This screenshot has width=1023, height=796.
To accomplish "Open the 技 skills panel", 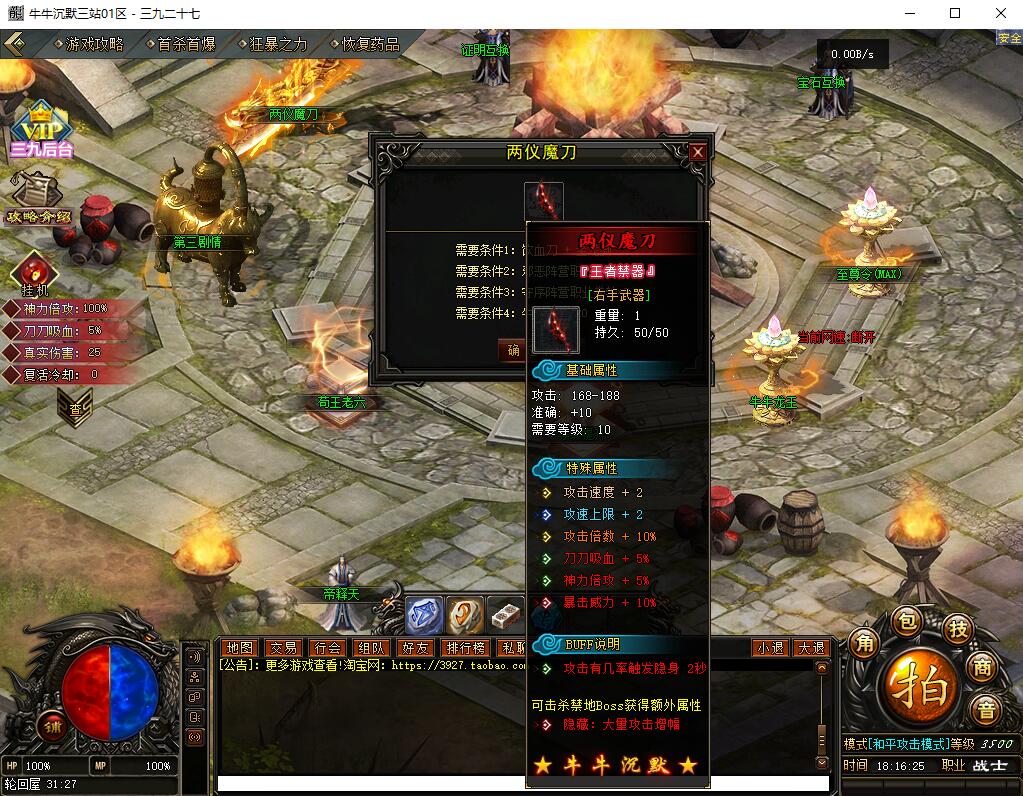I will point(957,628).
